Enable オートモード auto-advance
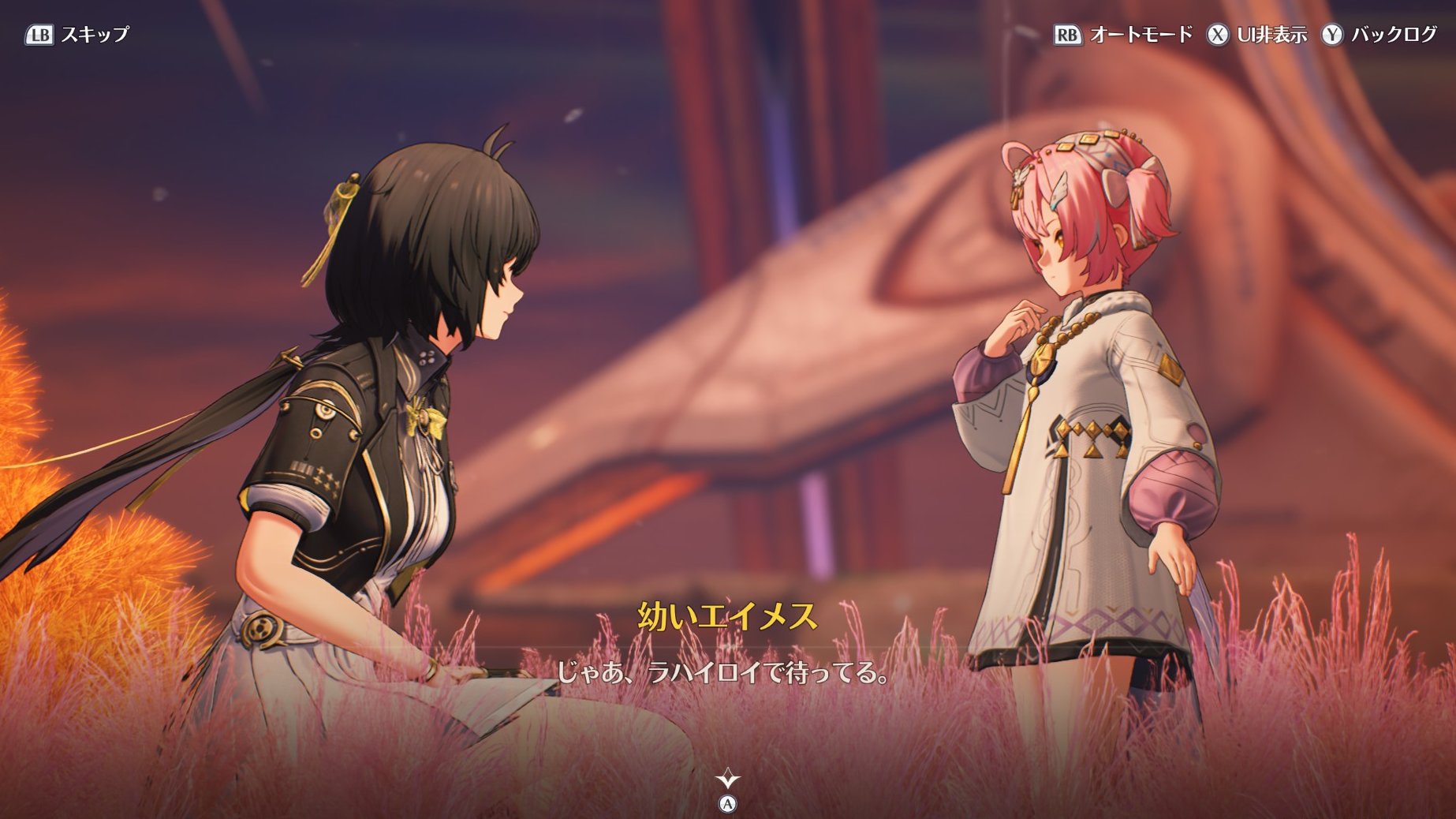This screenshot has height=819, width=1456. coord(1123,35)
